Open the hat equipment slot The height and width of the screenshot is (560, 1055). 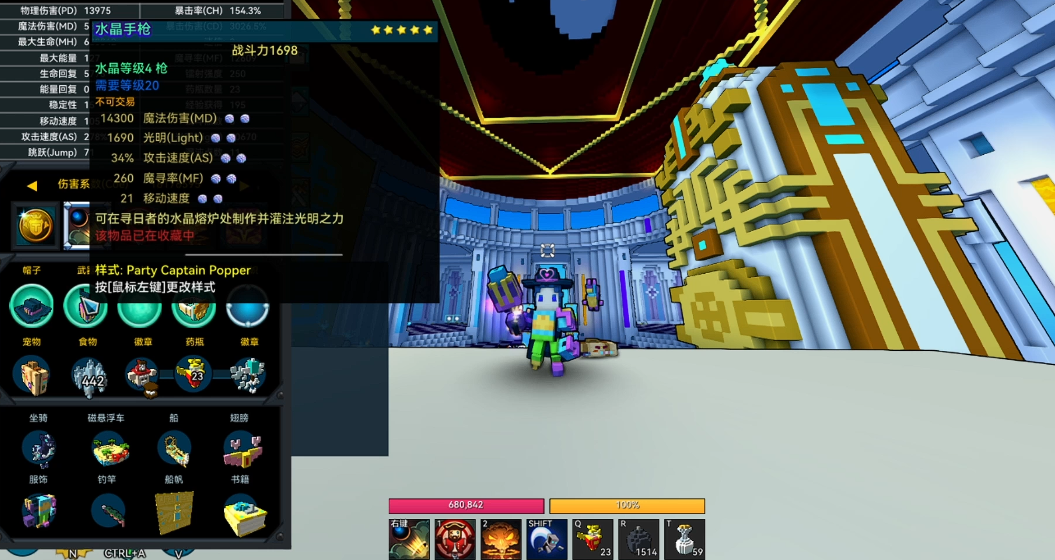tap(32, 305)
